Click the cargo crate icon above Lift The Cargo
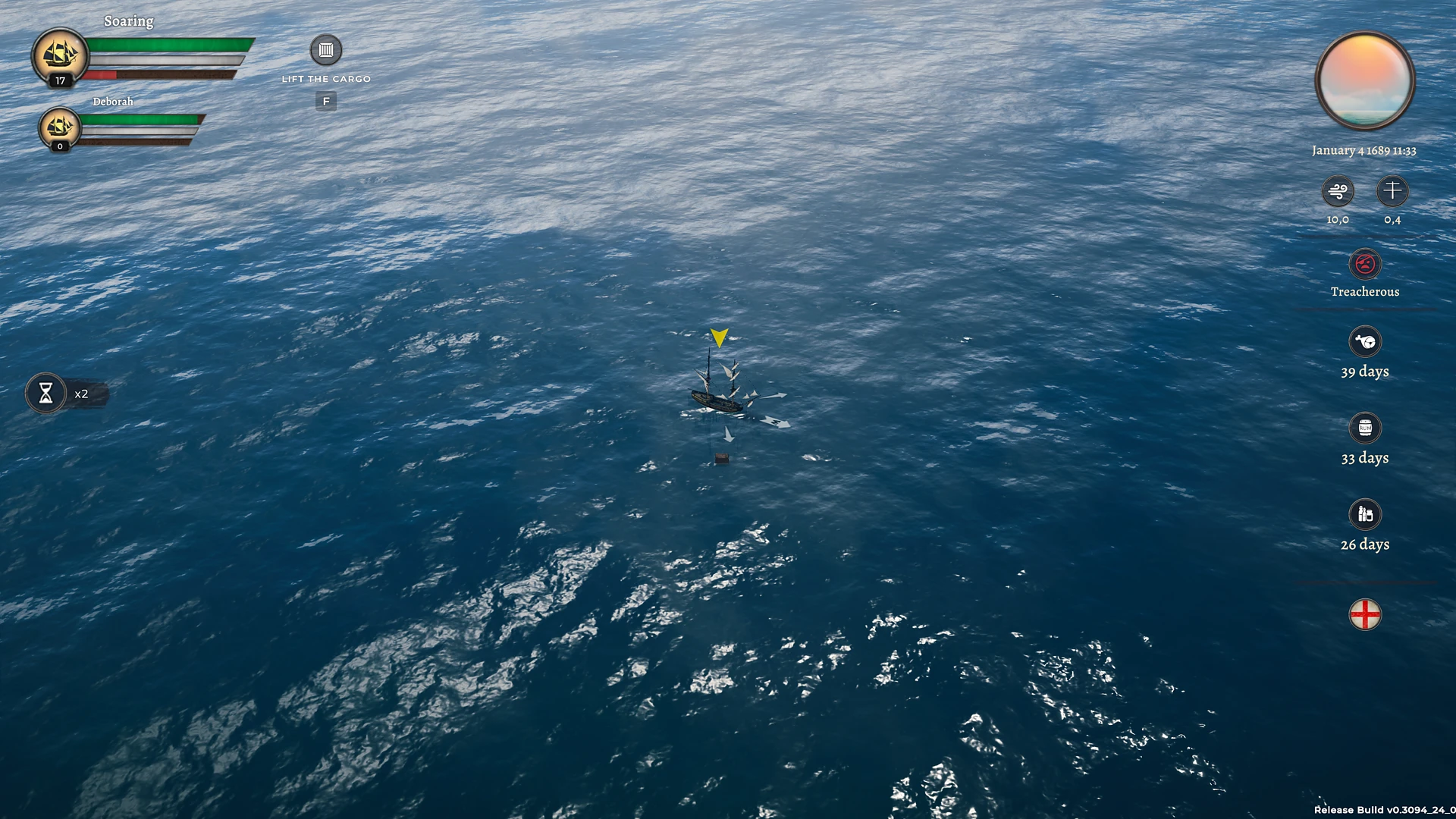 pyautogui.click(x=326, y=50)
